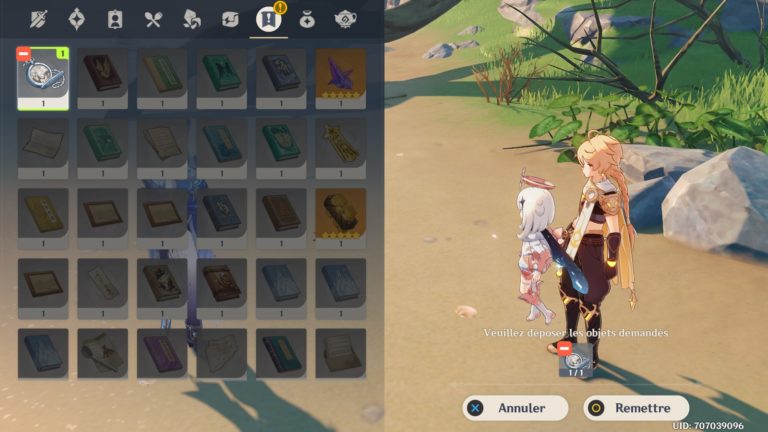This screenshot has width=768, height=432.
Task: Open the Food tab with fork and spoon
Action: pyautogui.click(x=153, y=18)
